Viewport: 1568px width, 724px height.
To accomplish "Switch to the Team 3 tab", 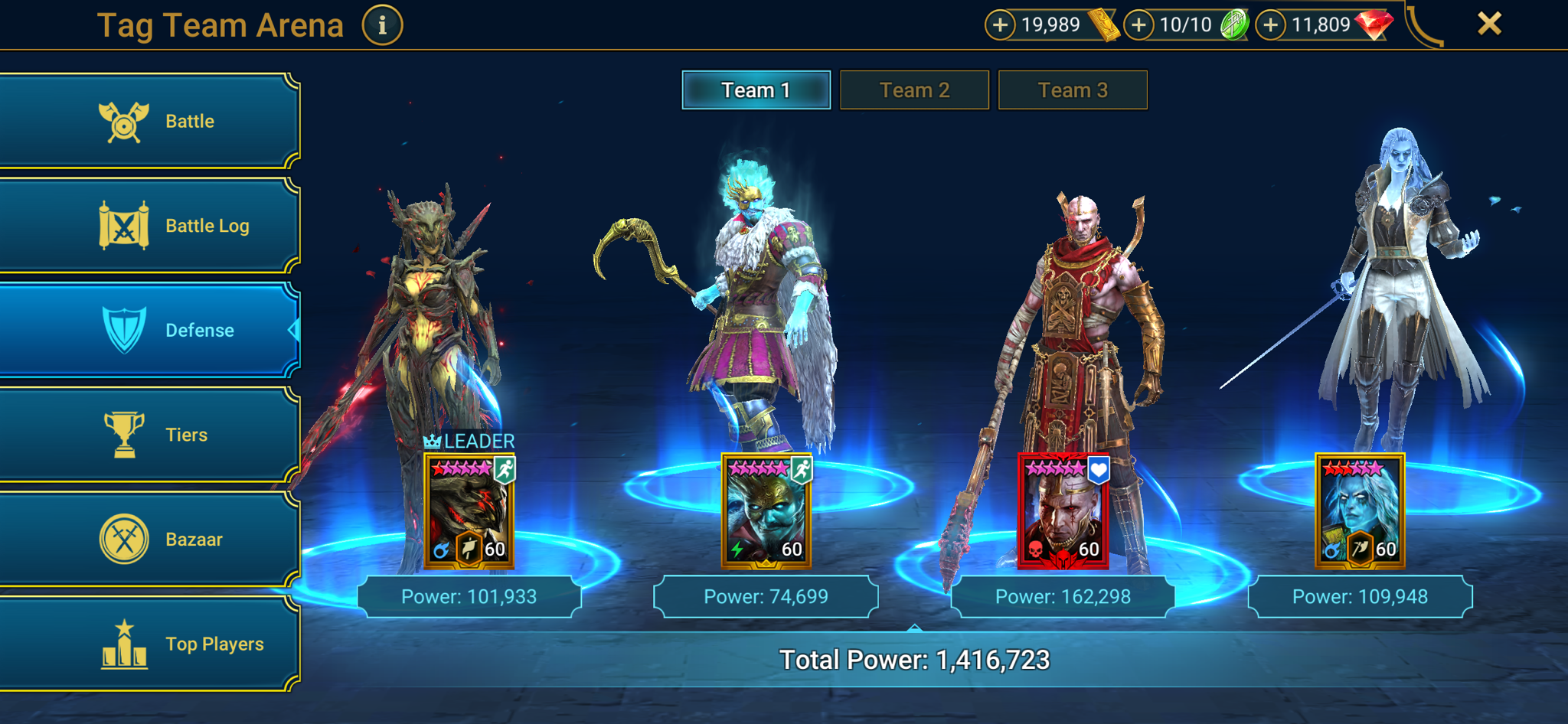I will [x=1072, y=90].
